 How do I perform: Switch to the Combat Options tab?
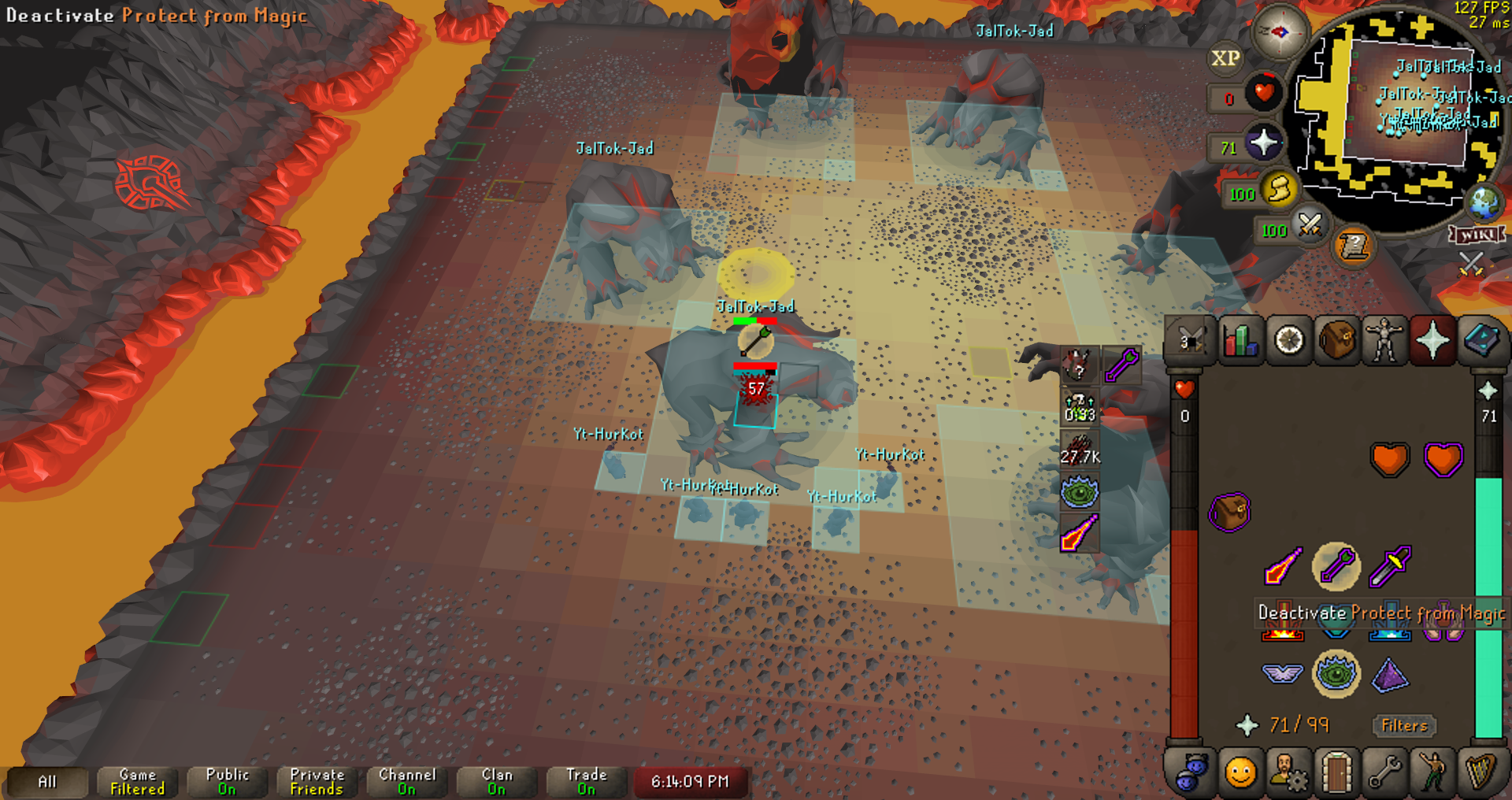click(x=1191, y=342)
